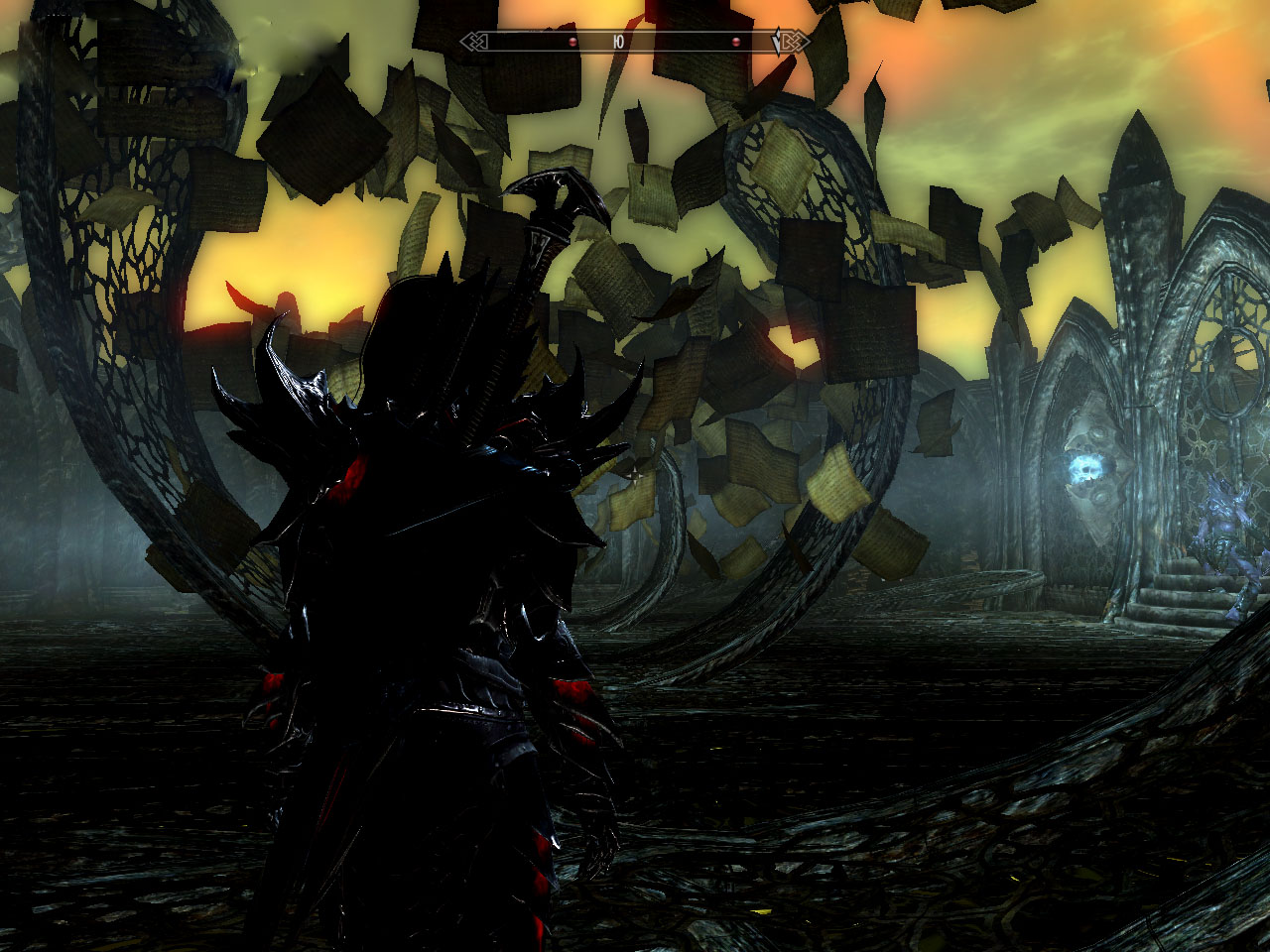Select the white quest marker on the compass
Screen dimensions: 1270x952
tap(777, 43)
